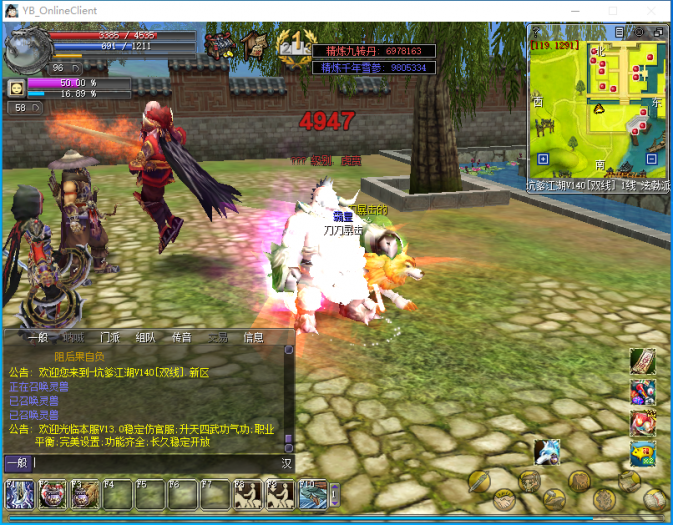Screen dimensions: 673x525
Task: Open the scroll ticket icon
Action: tap(642, 361)
